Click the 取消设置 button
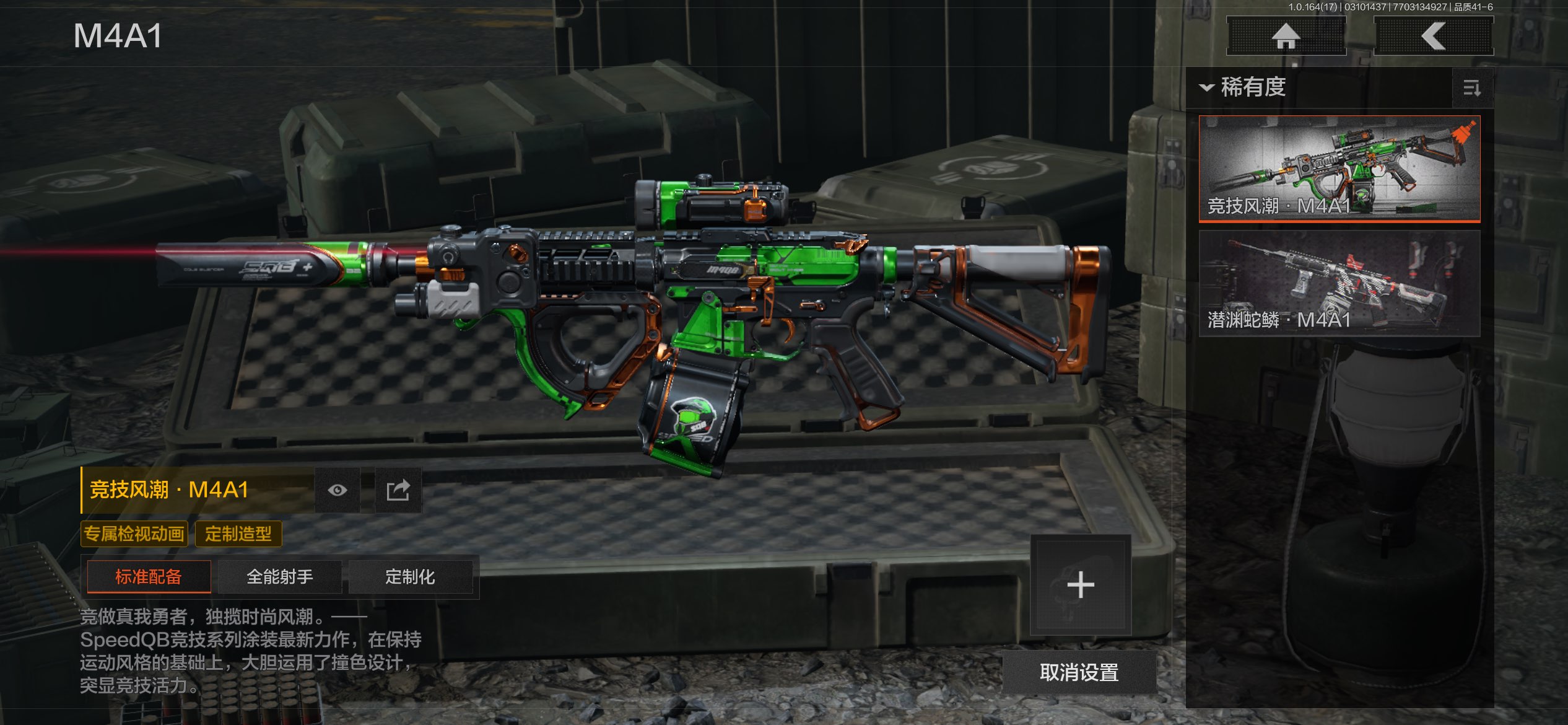Image resolution: width=1568 pixels, height=725 pixels. (1079, 672)
